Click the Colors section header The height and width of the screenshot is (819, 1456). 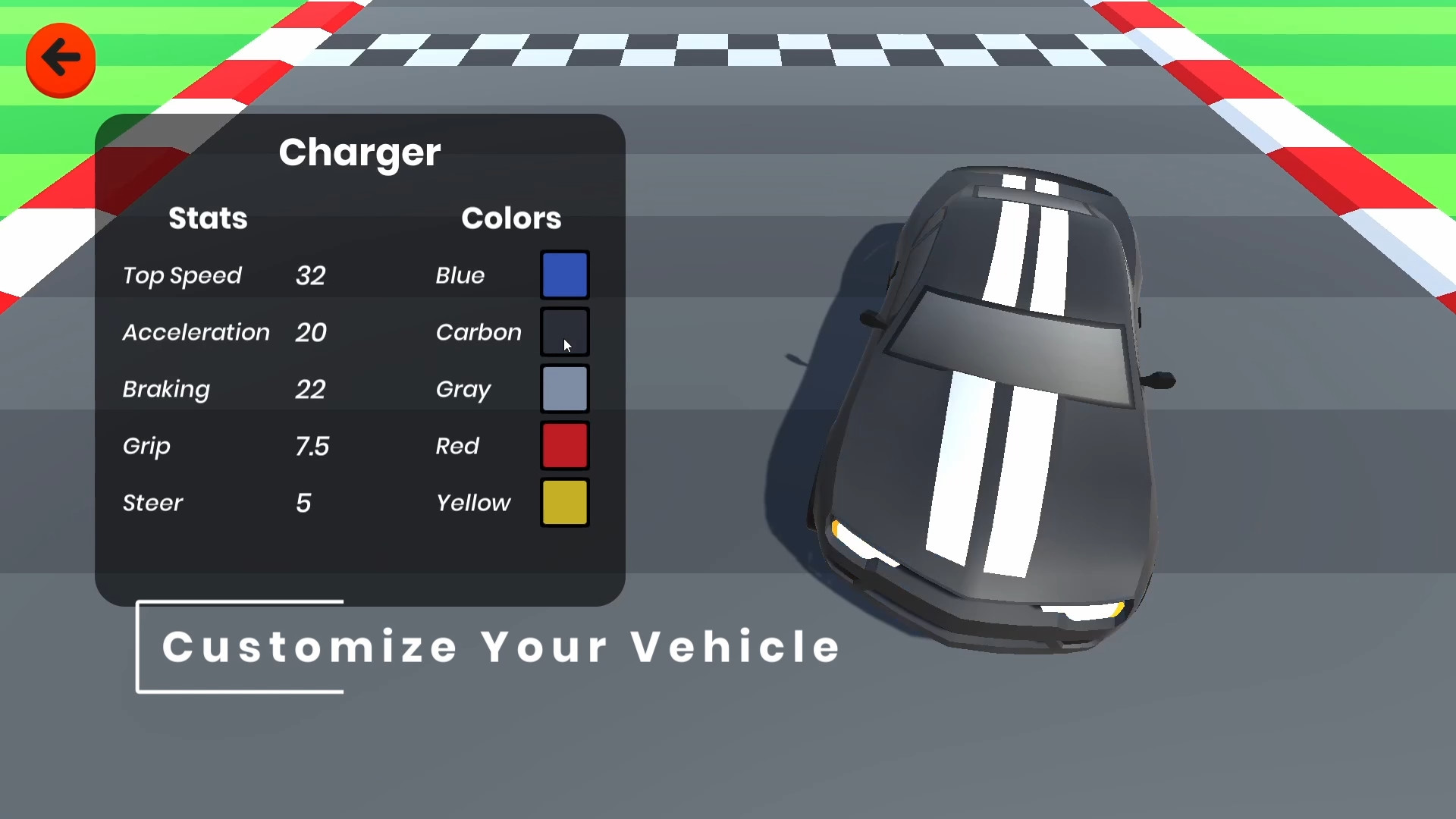click(x=511, y=218)
